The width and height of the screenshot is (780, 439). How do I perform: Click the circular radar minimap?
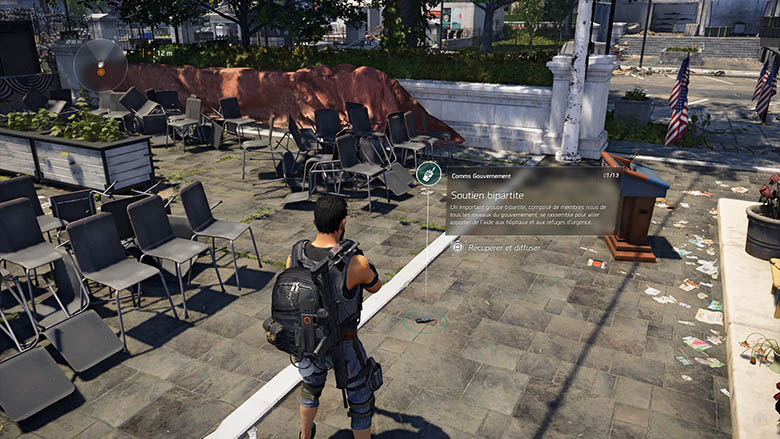click(x=100, y=65)
